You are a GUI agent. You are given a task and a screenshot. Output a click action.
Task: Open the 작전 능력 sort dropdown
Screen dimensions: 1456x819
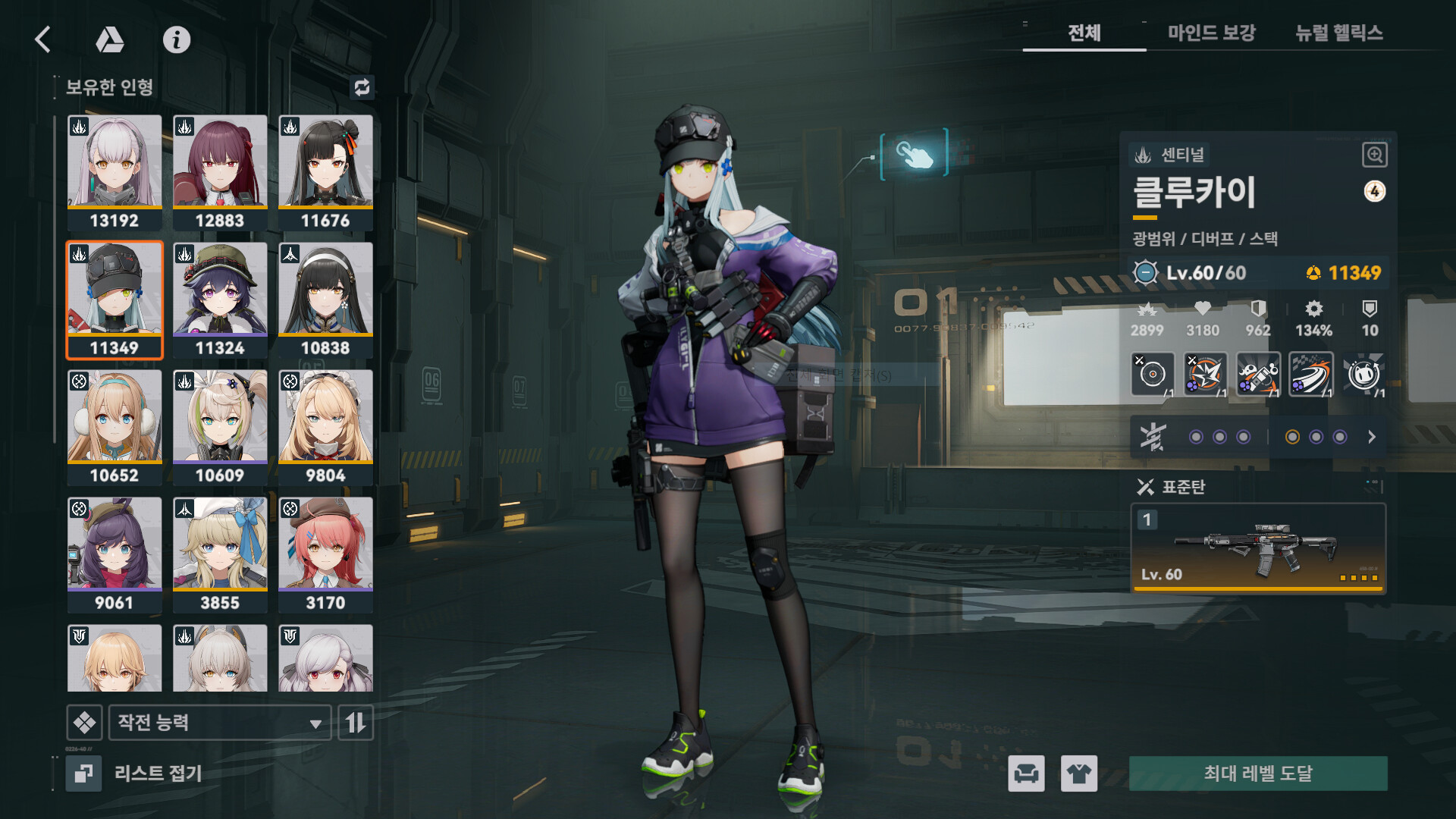point(220,723)
